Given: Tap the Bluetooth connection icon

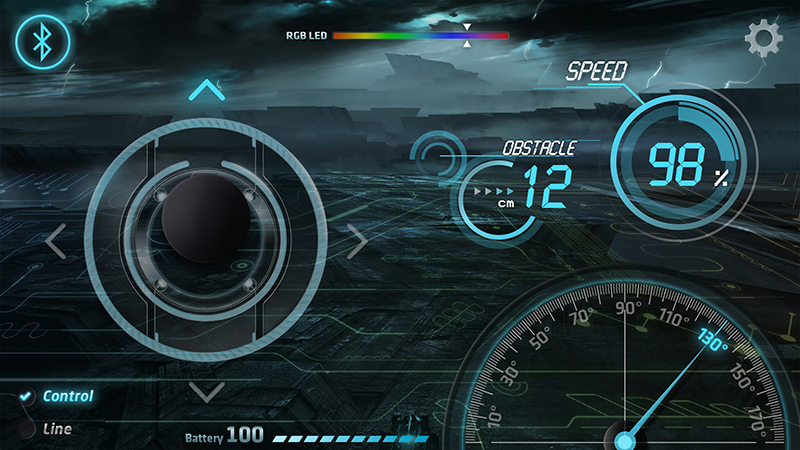Looking at the screenshot, I should tap(41, 42).
